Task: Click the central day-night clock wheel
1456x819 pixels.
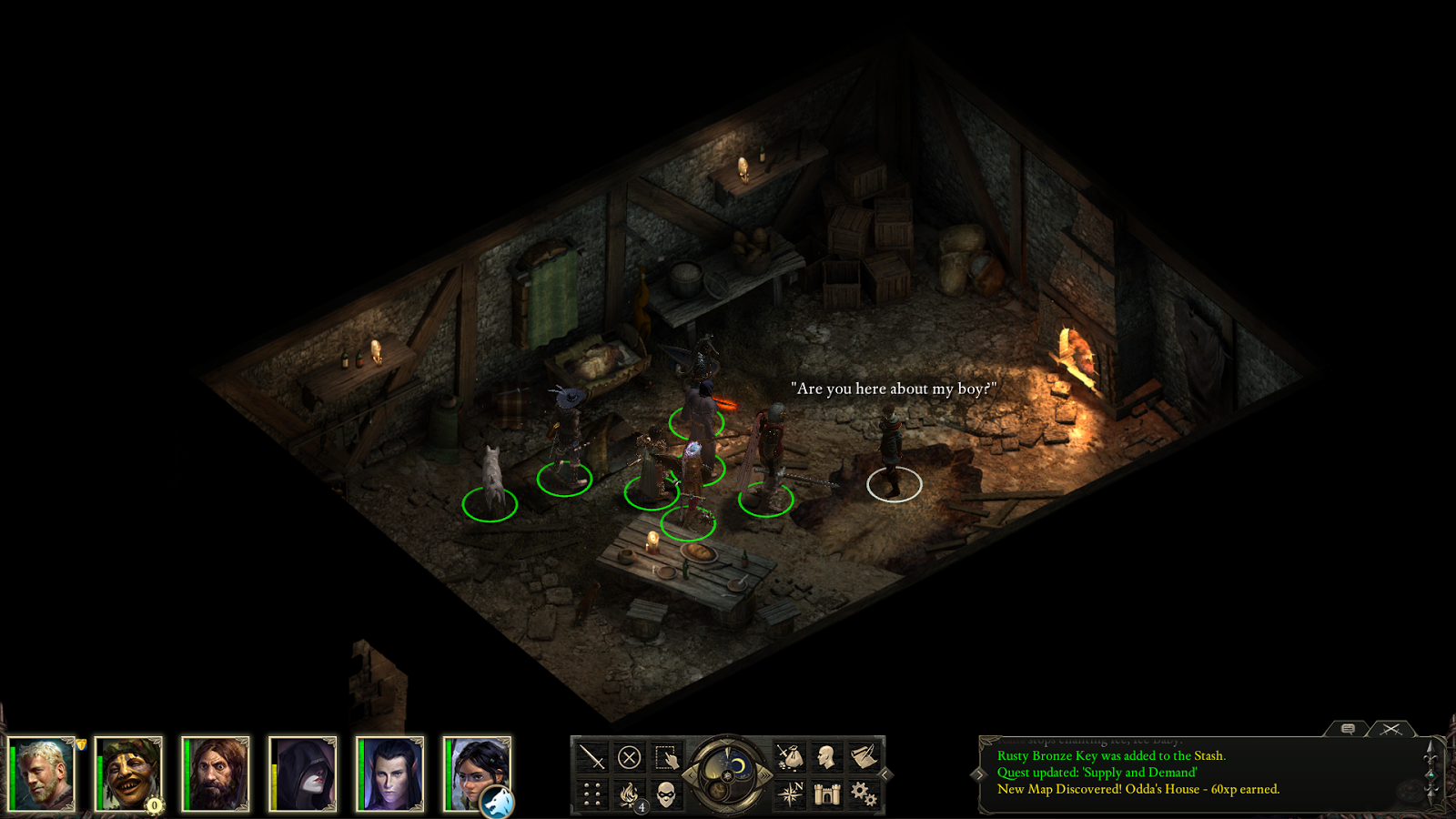Action: pos(726,774)
